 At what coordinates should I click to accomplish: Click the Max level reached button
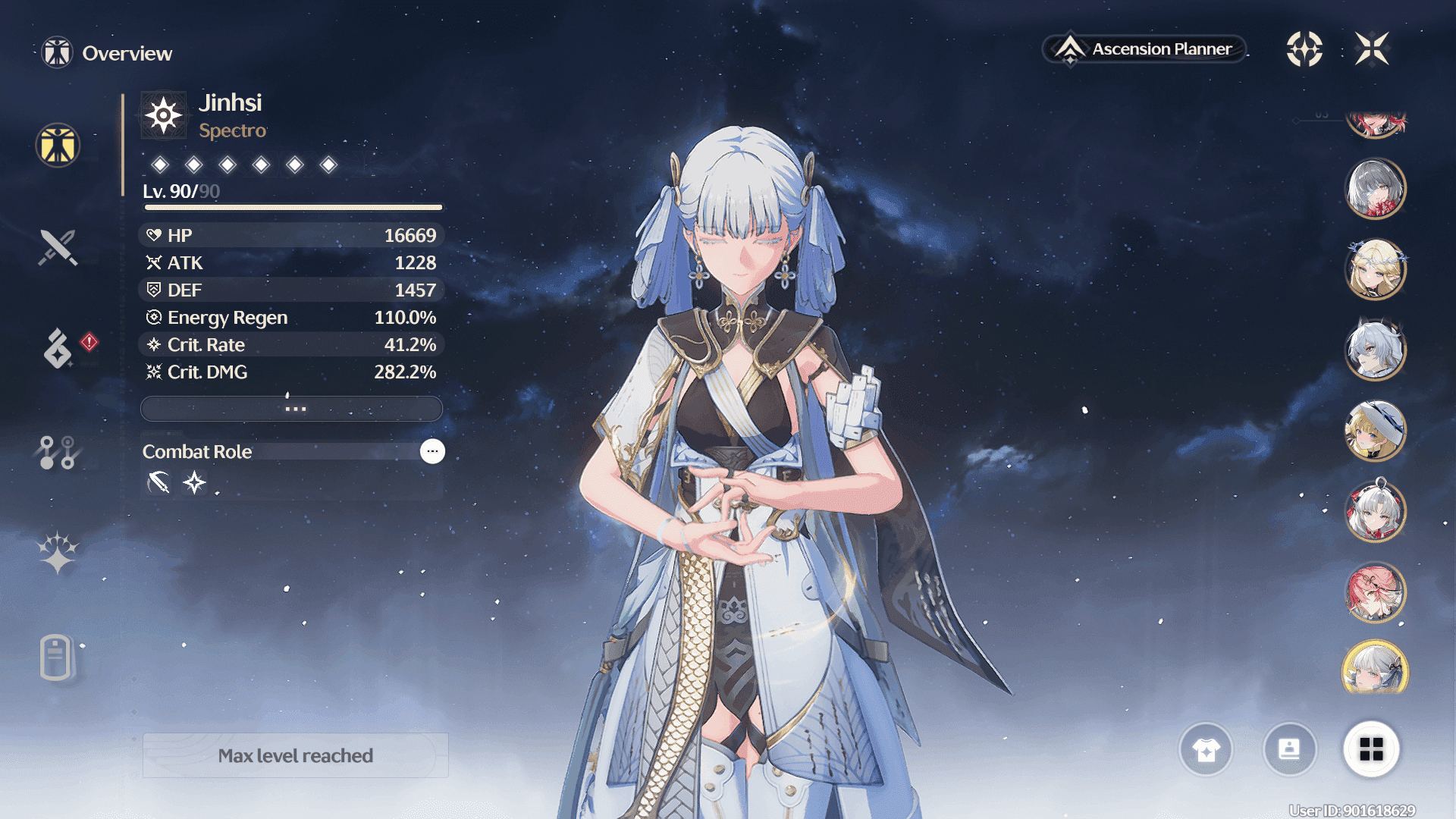coord(296,755)
